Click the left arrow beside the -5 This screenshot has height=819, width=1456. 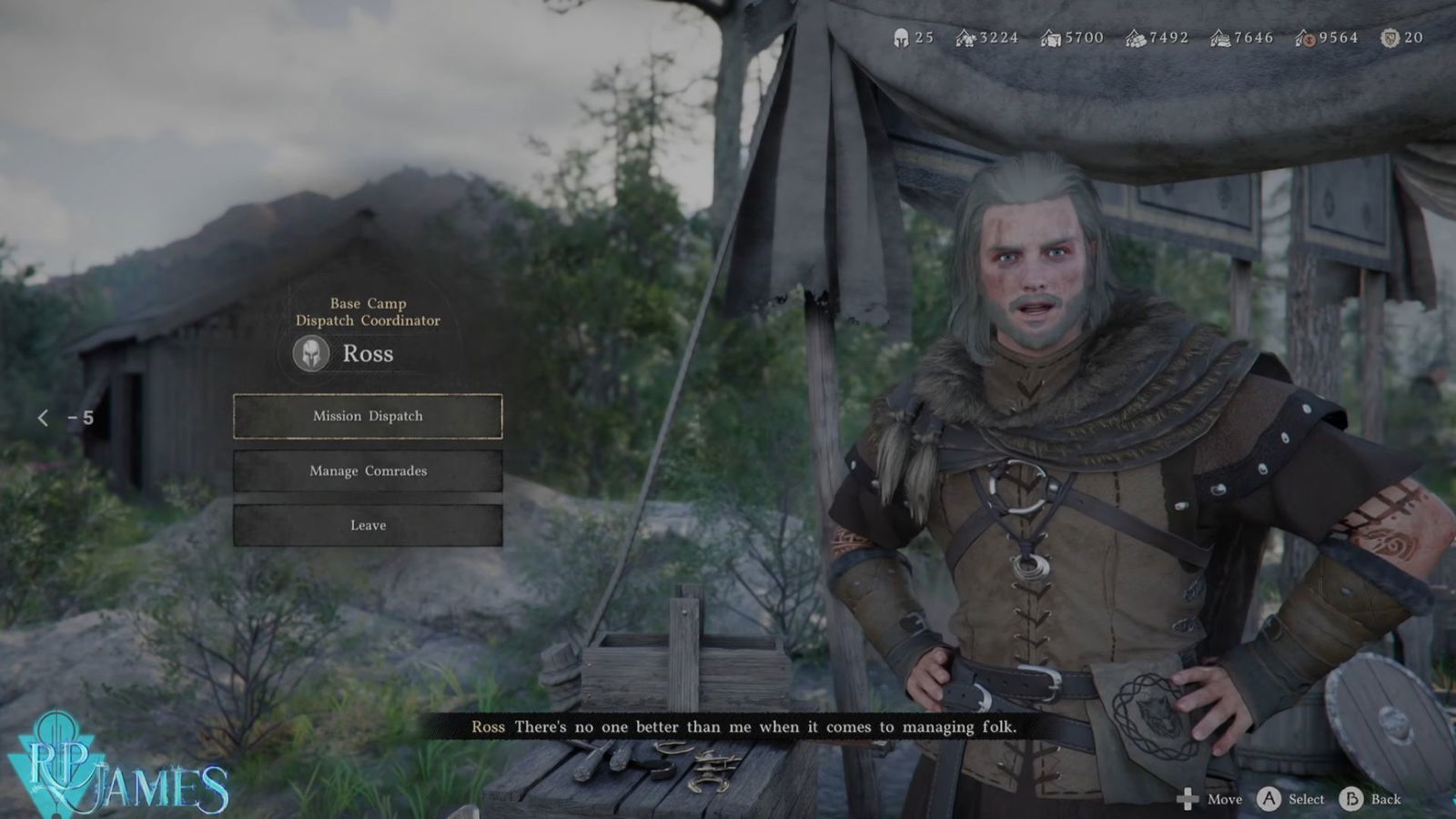[43, 418]
